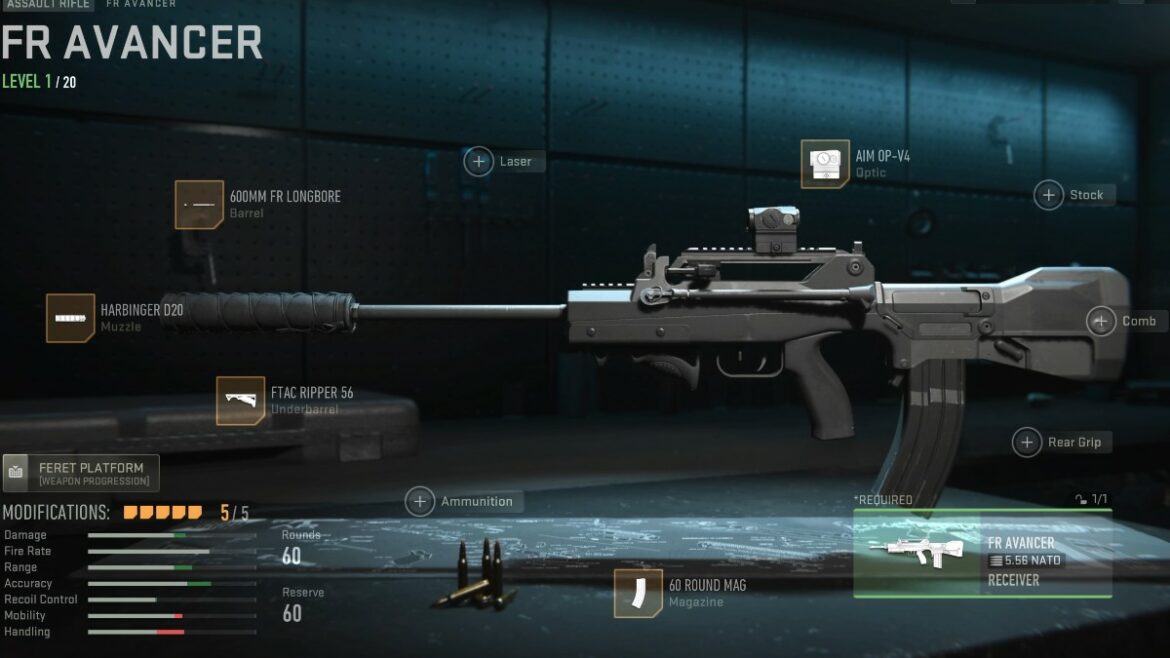This screenshot has height=658, width=1170.
Task: Choose the Rear Grip slot
Action: click(1027, 442)
